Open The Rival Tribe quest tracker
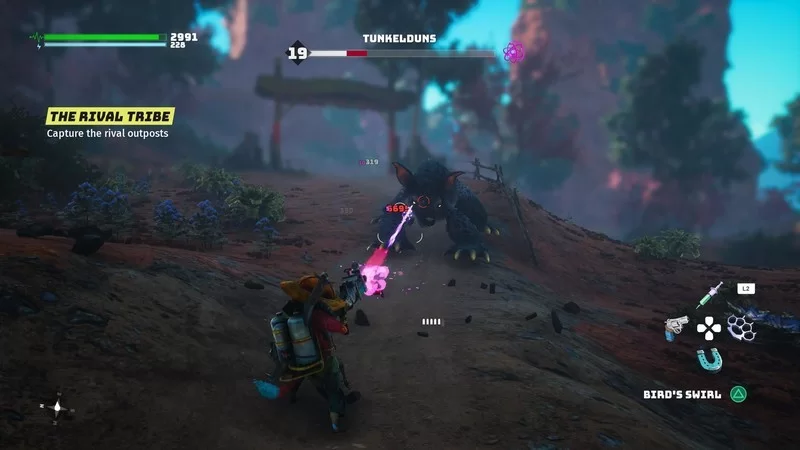800x450 pixels. (110, 117)
